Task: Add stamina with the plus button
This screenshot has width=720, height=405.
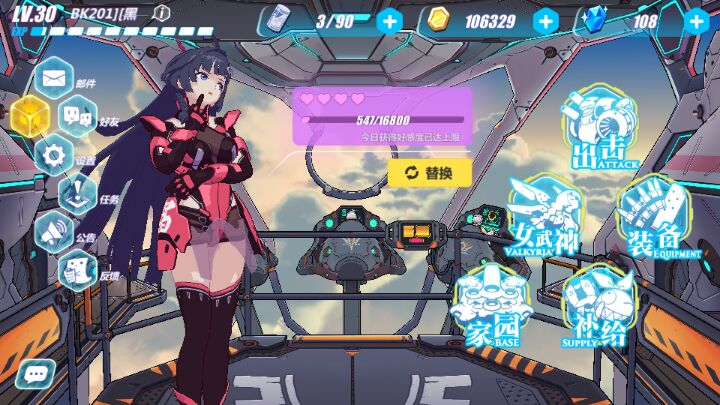Action: point(390,21)
